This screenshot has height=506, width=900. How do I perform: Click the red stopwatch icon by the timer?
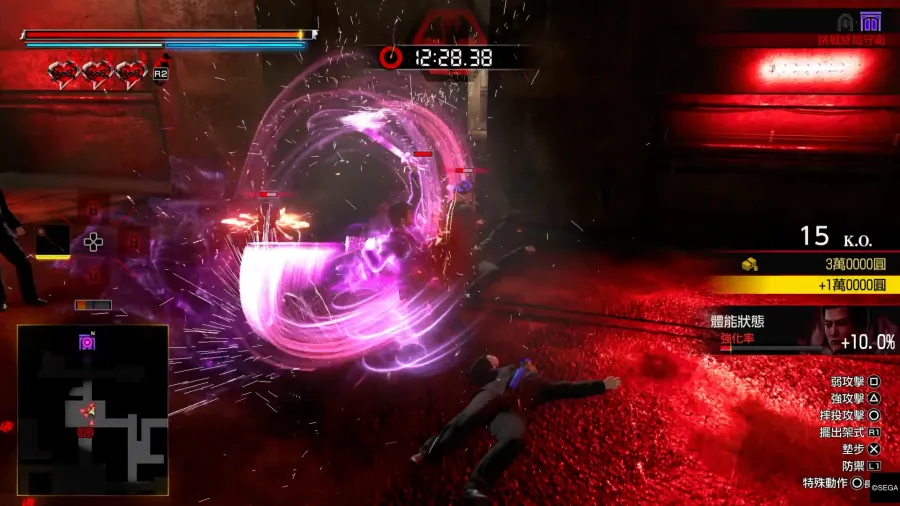391,57
